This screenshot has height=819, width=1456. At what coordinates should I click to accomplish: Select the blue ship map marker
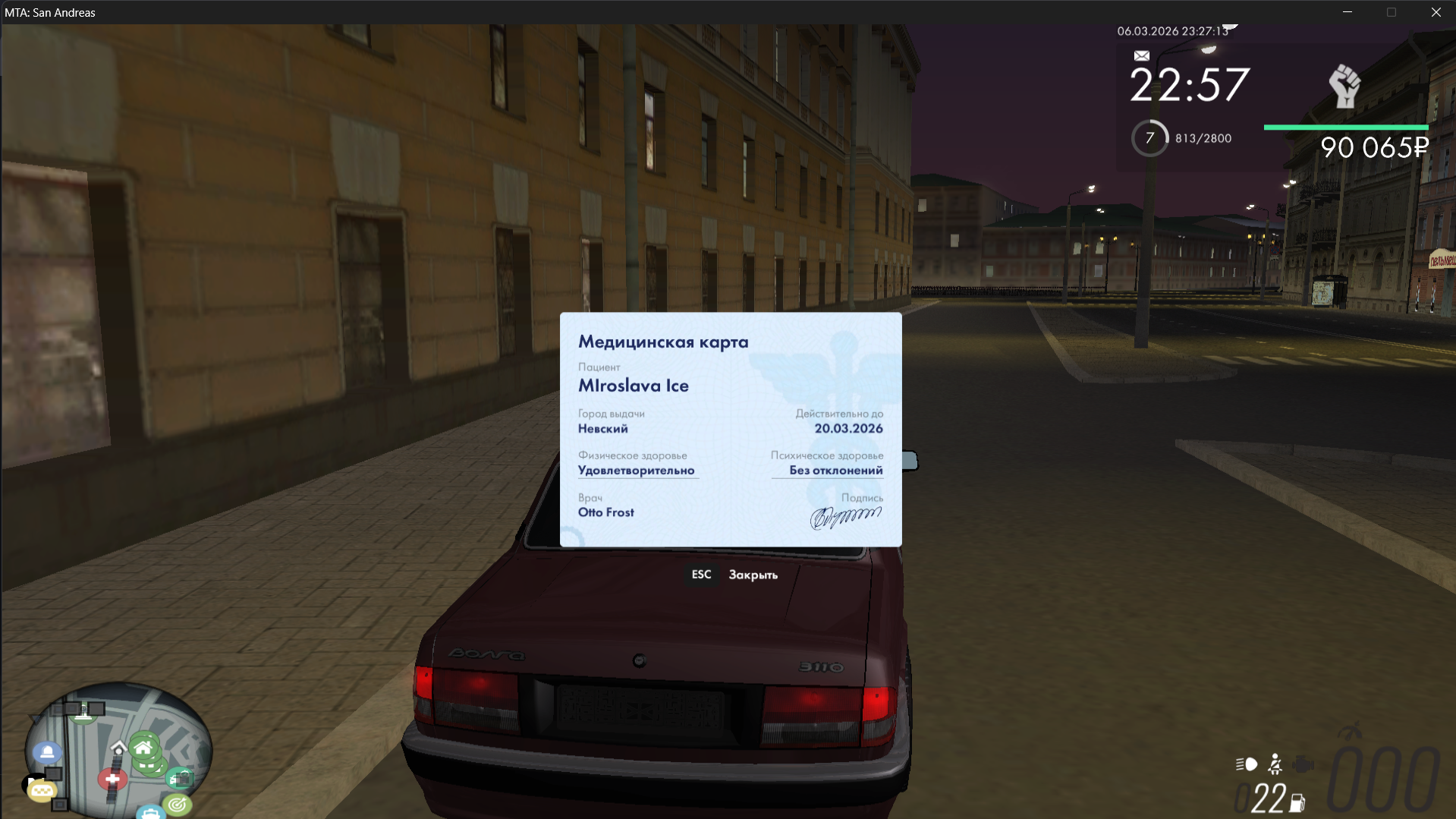151,813
